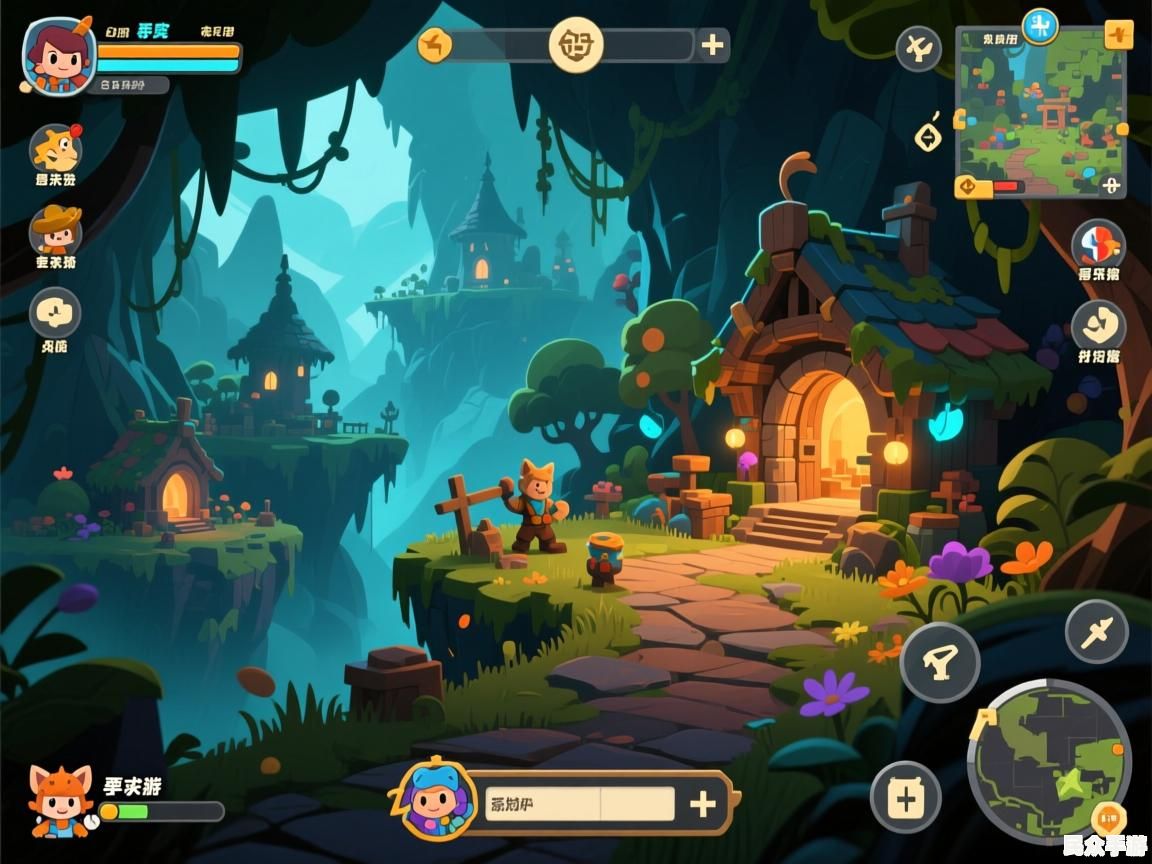The width and height of the screenshot is (1152, 864).
Task: Open the cream flexed-arm round icon
Action: [x=1099, y=326]
